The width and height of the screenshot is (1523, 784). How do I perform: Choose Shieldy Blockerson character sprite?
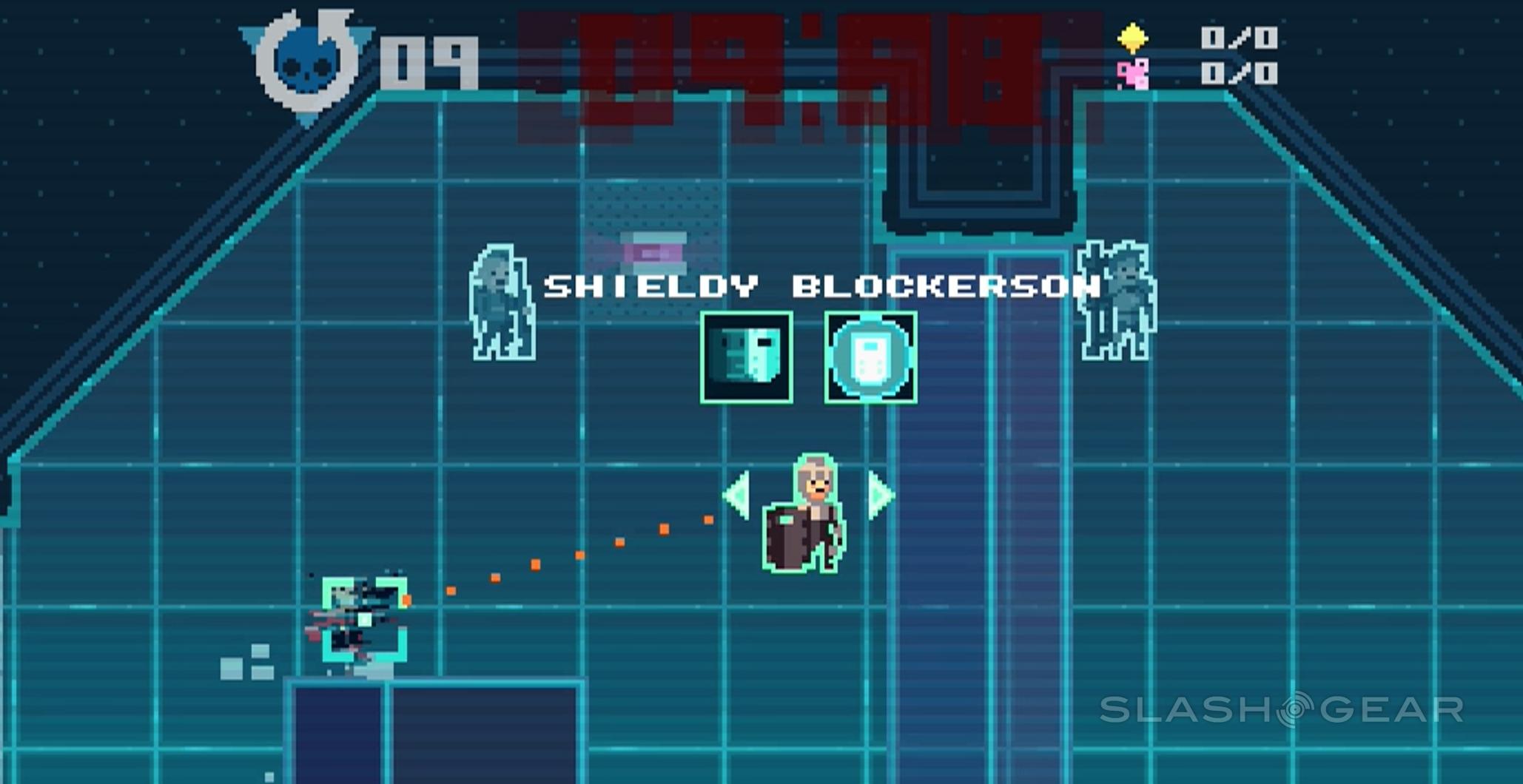805,516
